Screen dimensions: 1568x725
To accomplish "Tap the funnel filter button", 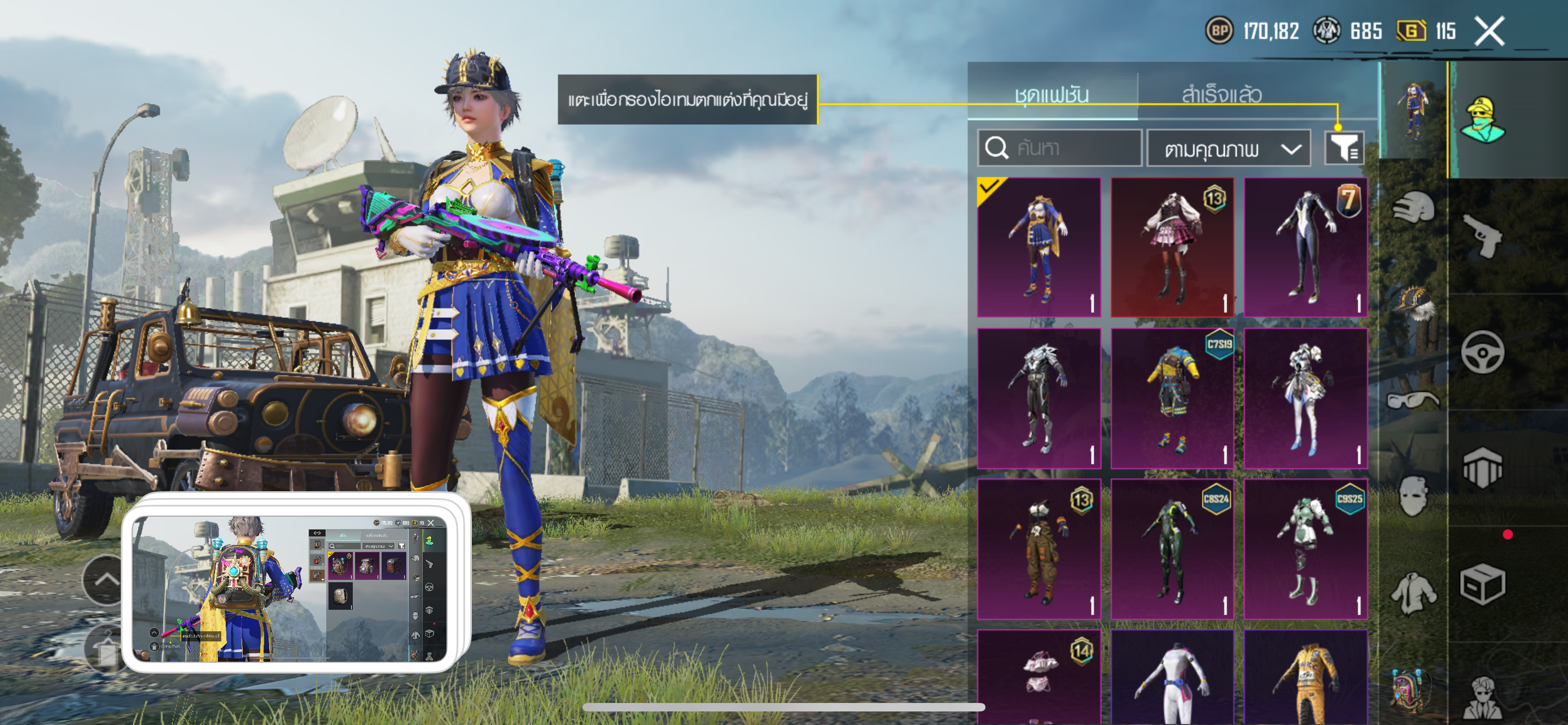I will point(1344,148).
